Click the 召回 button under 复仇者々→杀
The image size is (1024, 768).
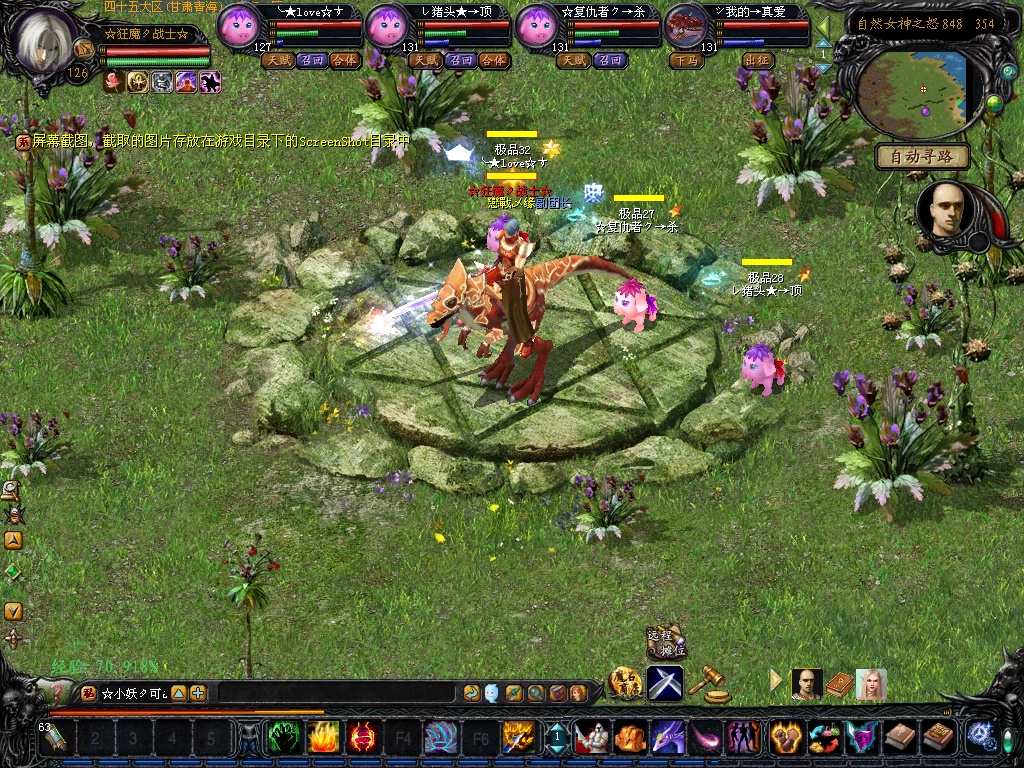pyautogui.click(x=608, y=60)
